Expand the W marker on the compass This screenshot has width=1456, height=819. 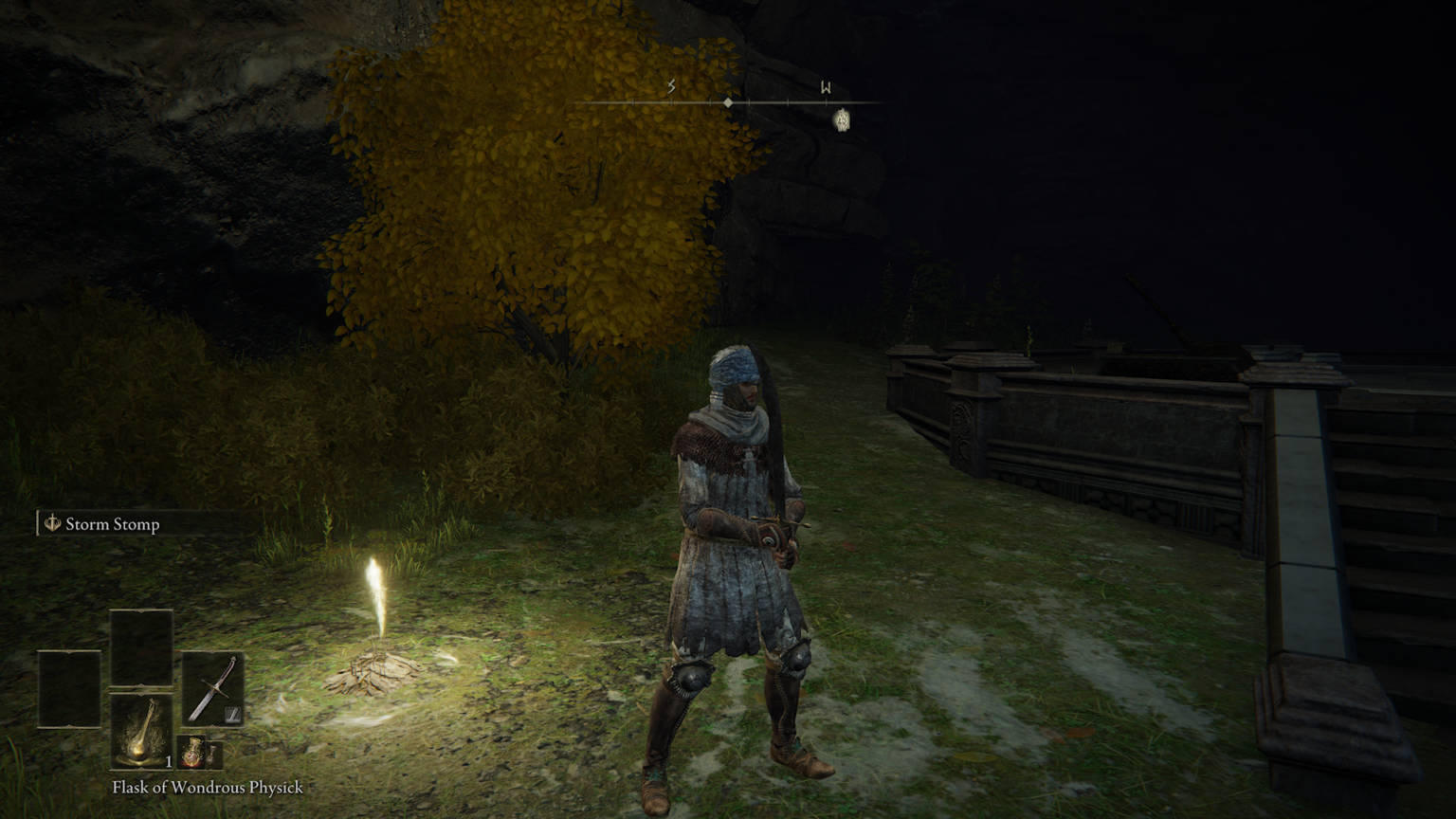pyautogui.click(x=827, y=85)
